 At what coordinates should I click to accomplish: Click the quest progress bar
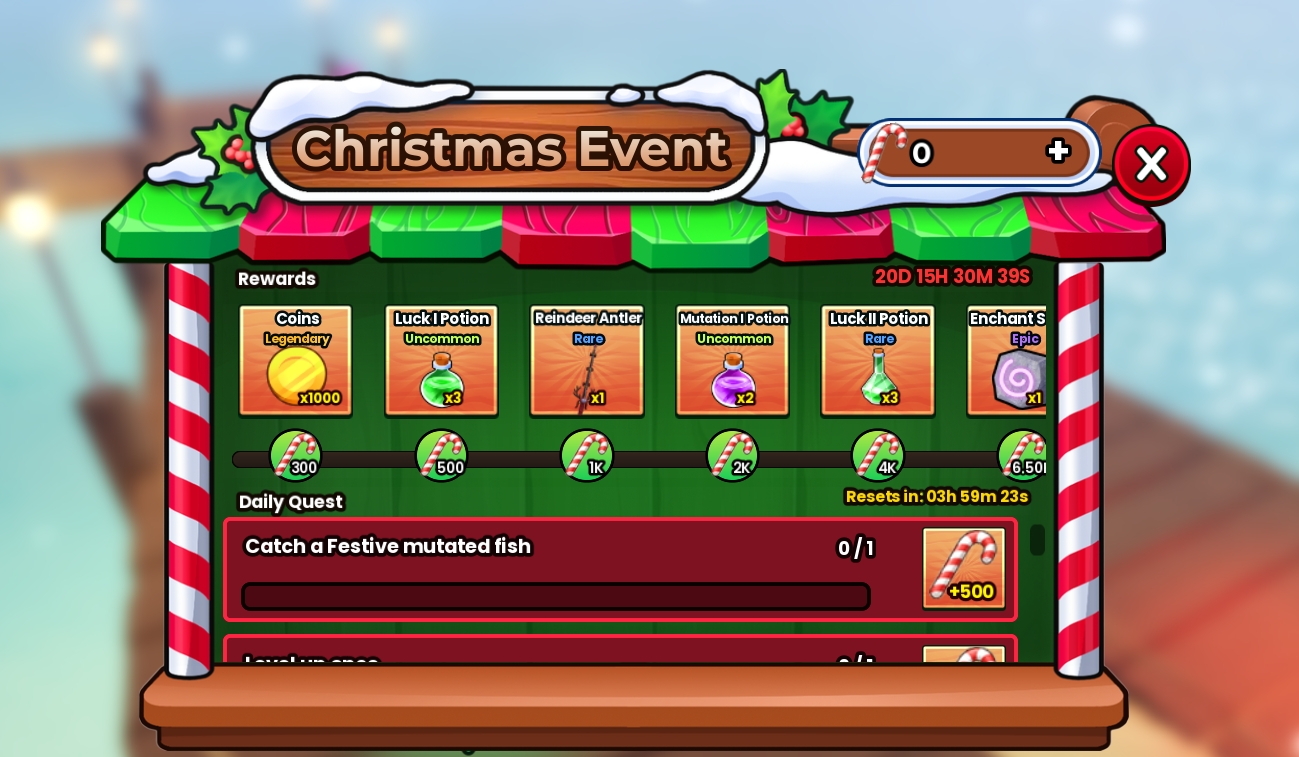pyautogui.click(x=555, y=596)
